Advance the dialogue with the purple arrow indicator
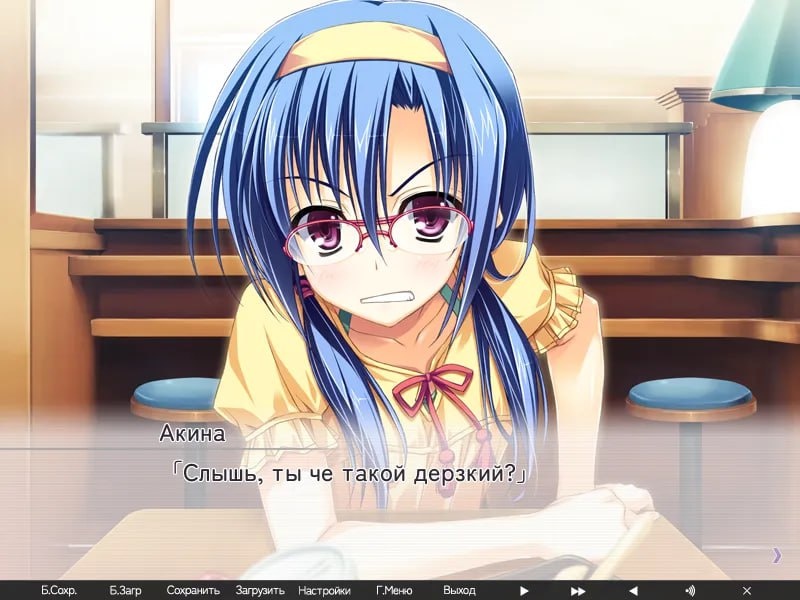The height and width of the screenshot is (600, 800). [777, 555]
